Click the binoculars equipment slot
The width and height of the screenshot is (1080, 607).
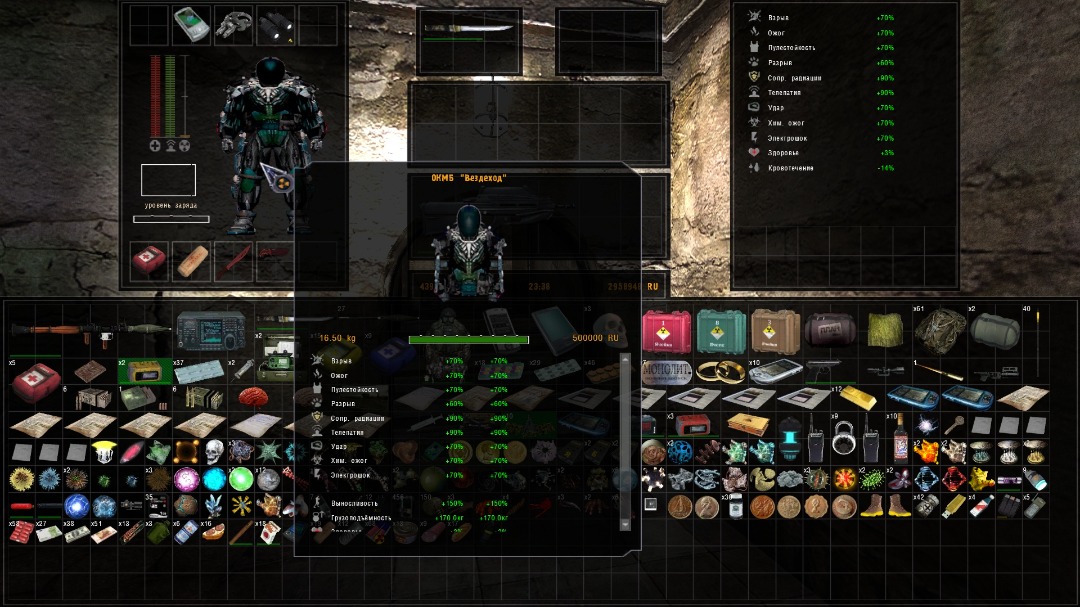275,25
